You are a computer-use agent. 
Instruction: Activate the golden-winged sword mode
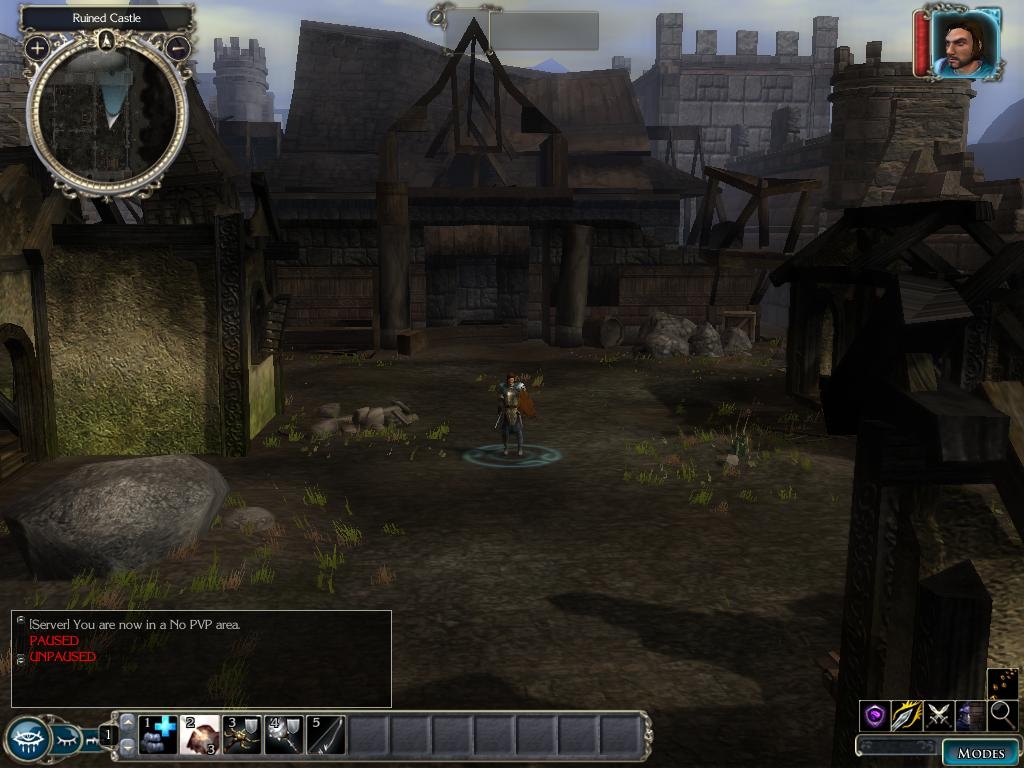[907, 715]
